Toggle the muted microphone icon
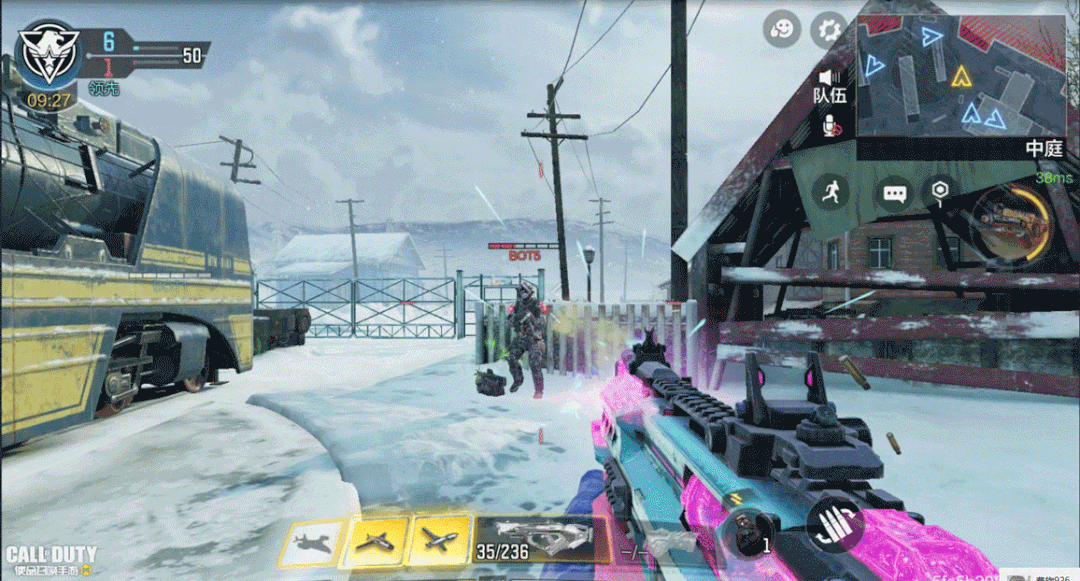Screen dimensions: 1080x581 tap(830, 125)
